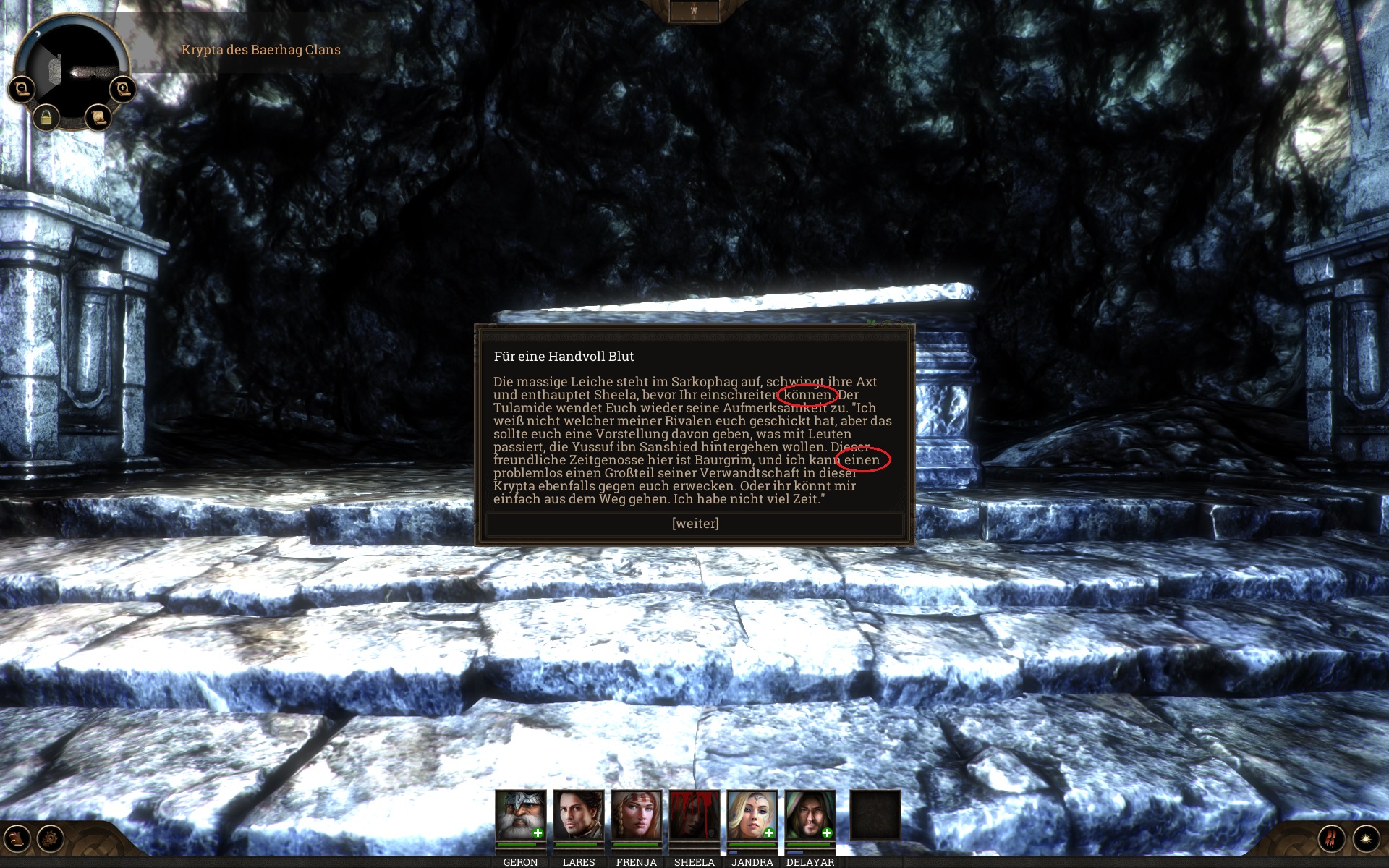Viewport: 1389px width, 868px height.
Task: Select Lares's portrait
Action: [578, 816]
